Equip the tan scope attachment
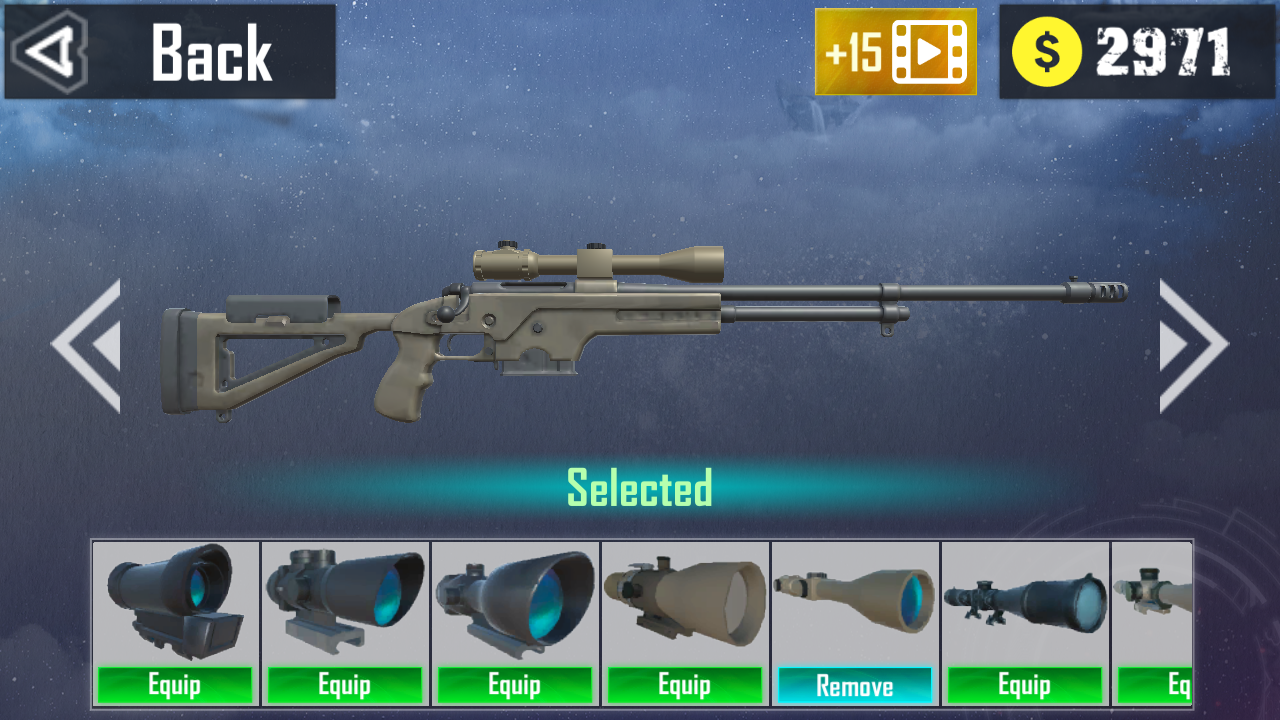The height and width of the screenshot is (720, 1280). pos(684,686)
